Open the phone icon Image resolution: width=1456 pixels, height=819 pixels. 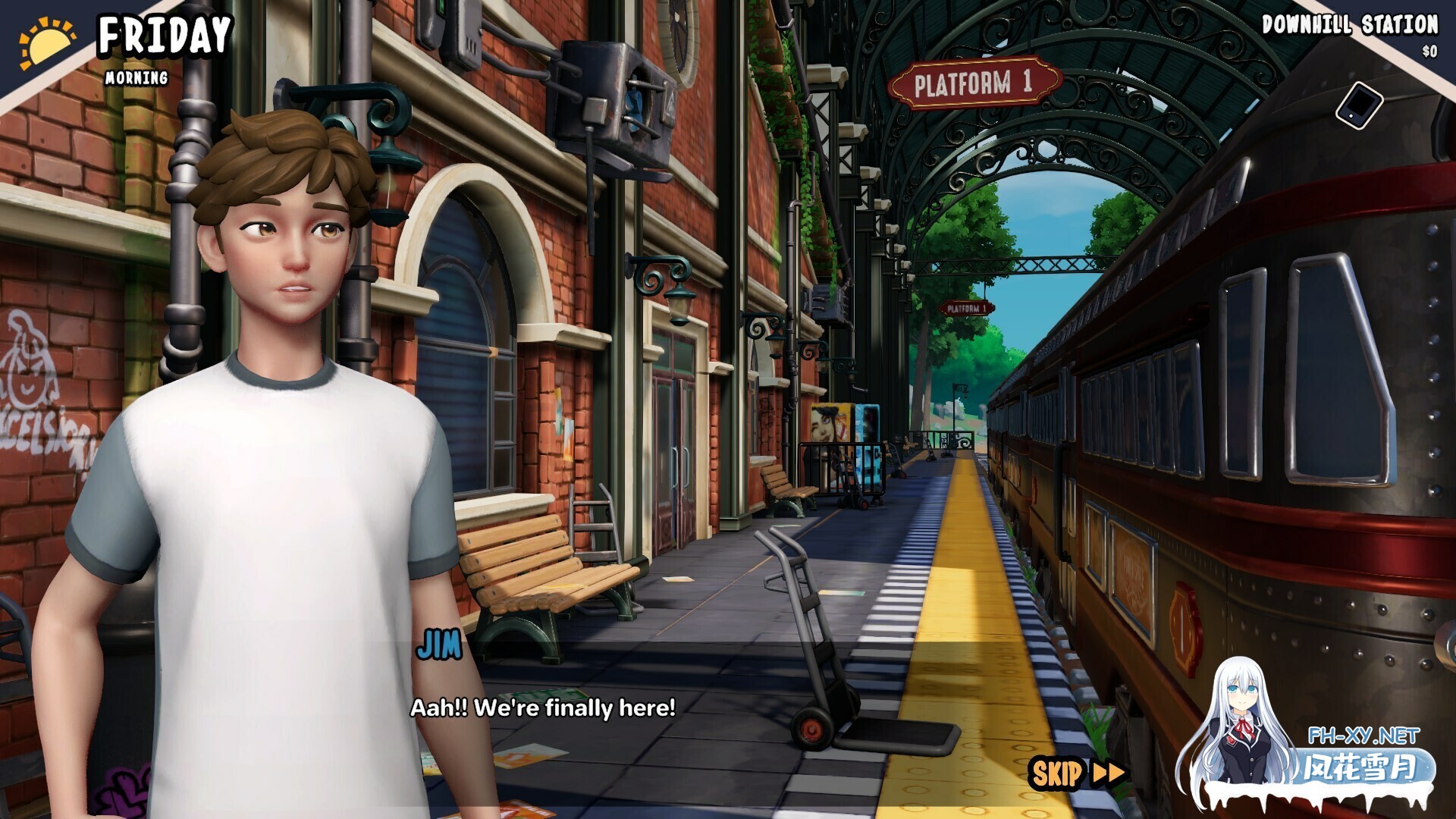1358,105
